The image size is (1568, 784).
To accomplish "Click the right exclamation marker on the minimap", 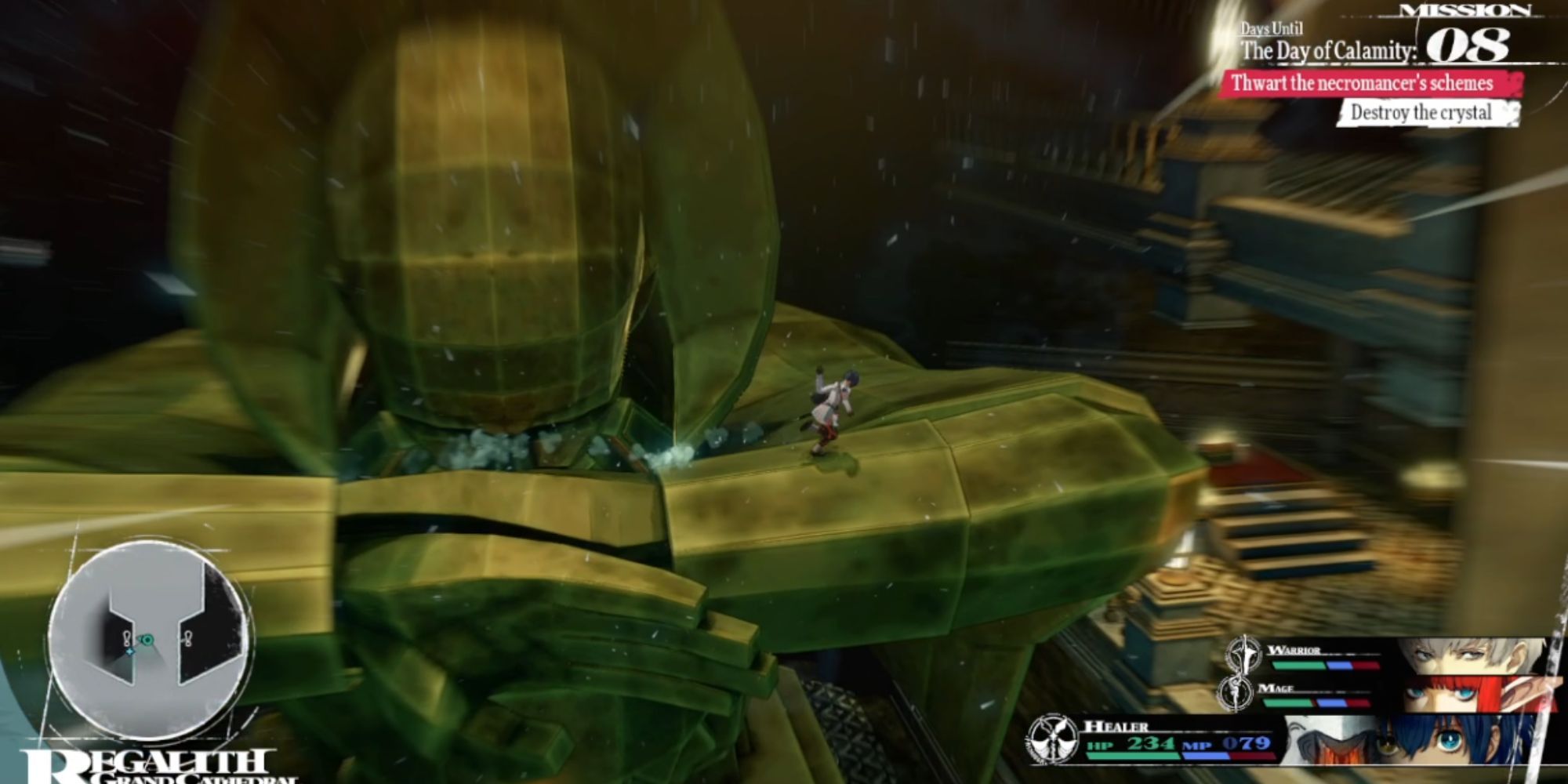I will [188, 637].
